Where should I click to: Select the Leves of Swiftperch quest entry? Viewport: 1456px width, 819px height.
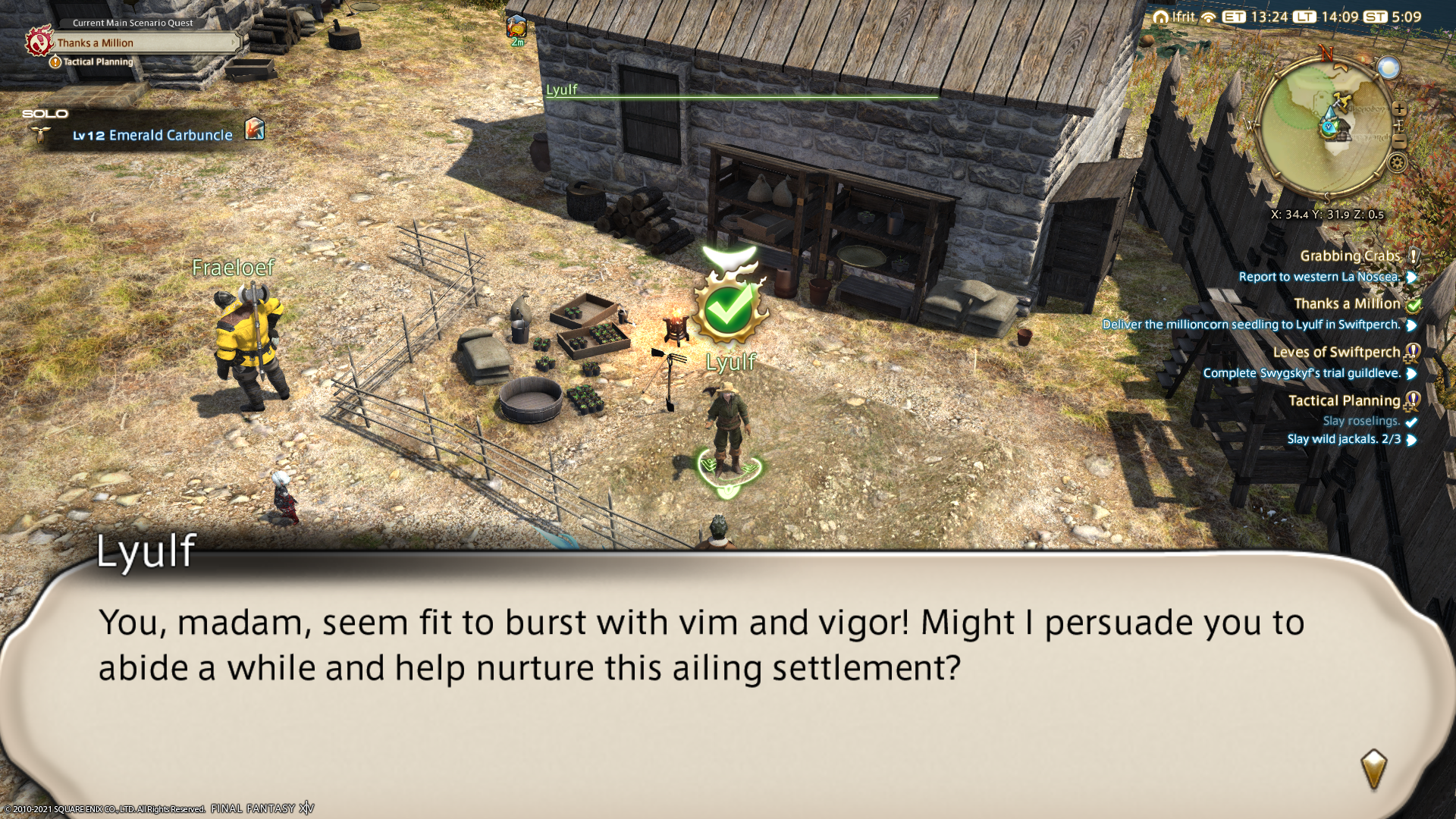(1336, 353)
